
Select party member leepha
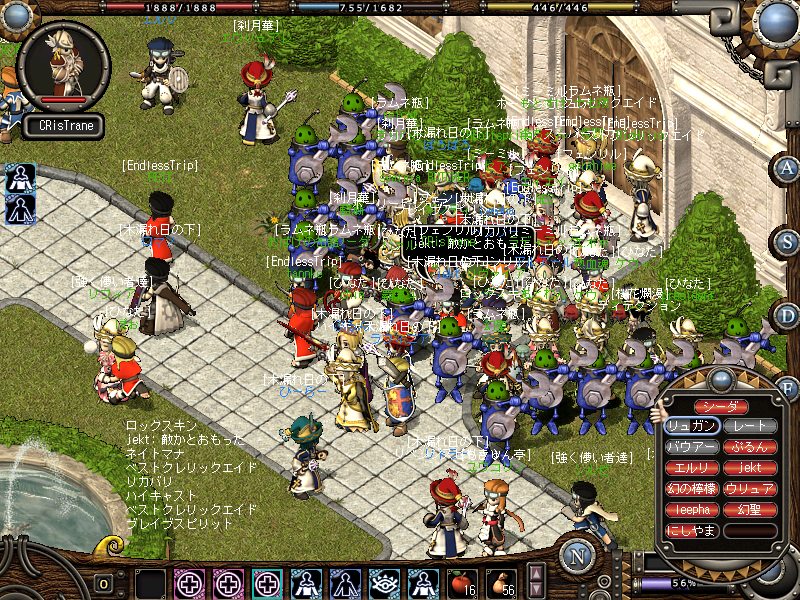coord(692,510)
